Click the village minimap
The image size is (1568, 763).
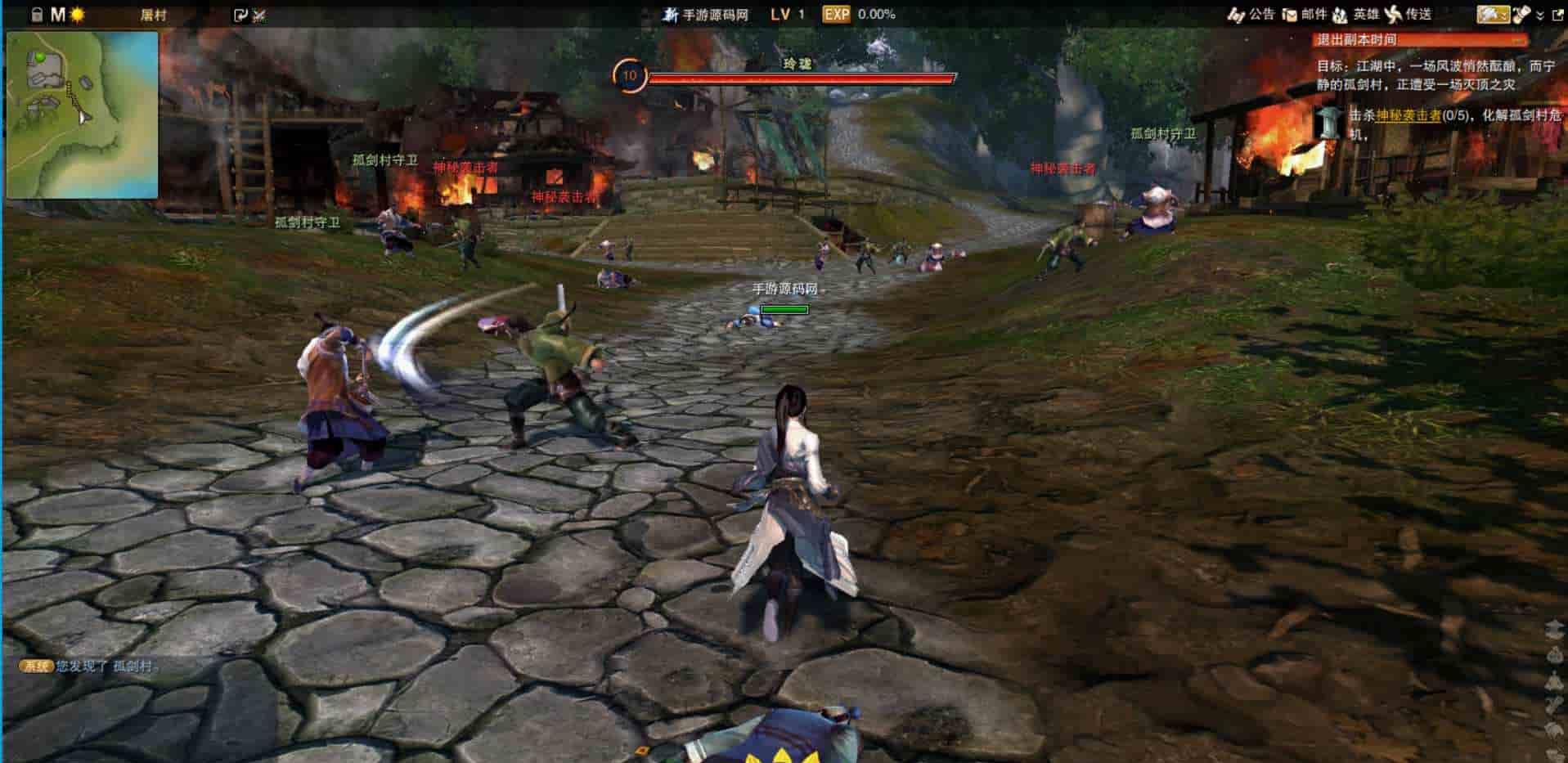click(x=82, y=114)
